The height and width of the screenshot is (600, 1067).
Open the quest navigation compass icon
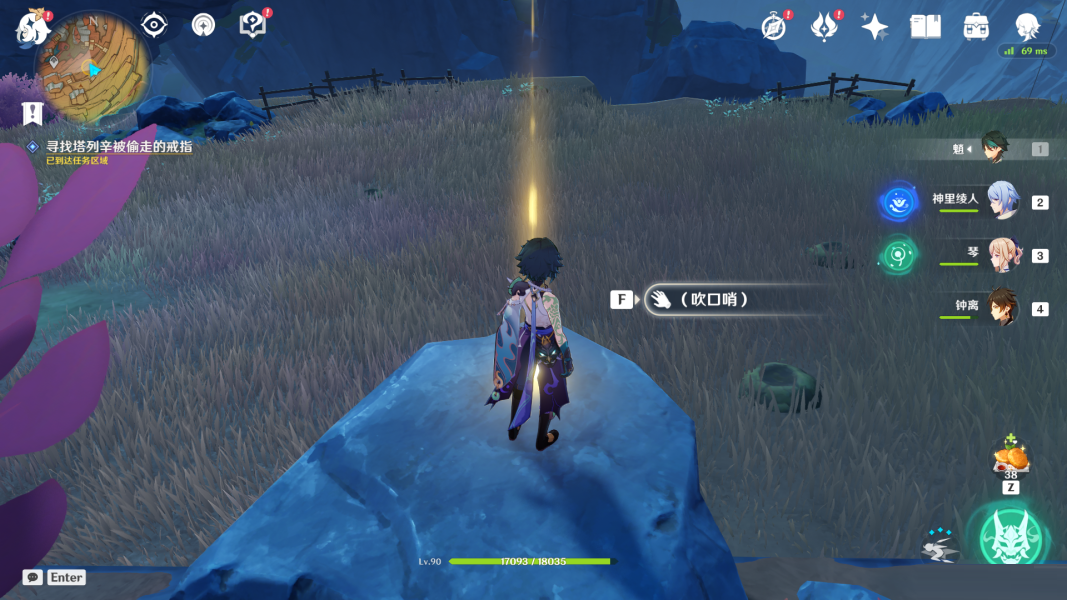[203, 25]
